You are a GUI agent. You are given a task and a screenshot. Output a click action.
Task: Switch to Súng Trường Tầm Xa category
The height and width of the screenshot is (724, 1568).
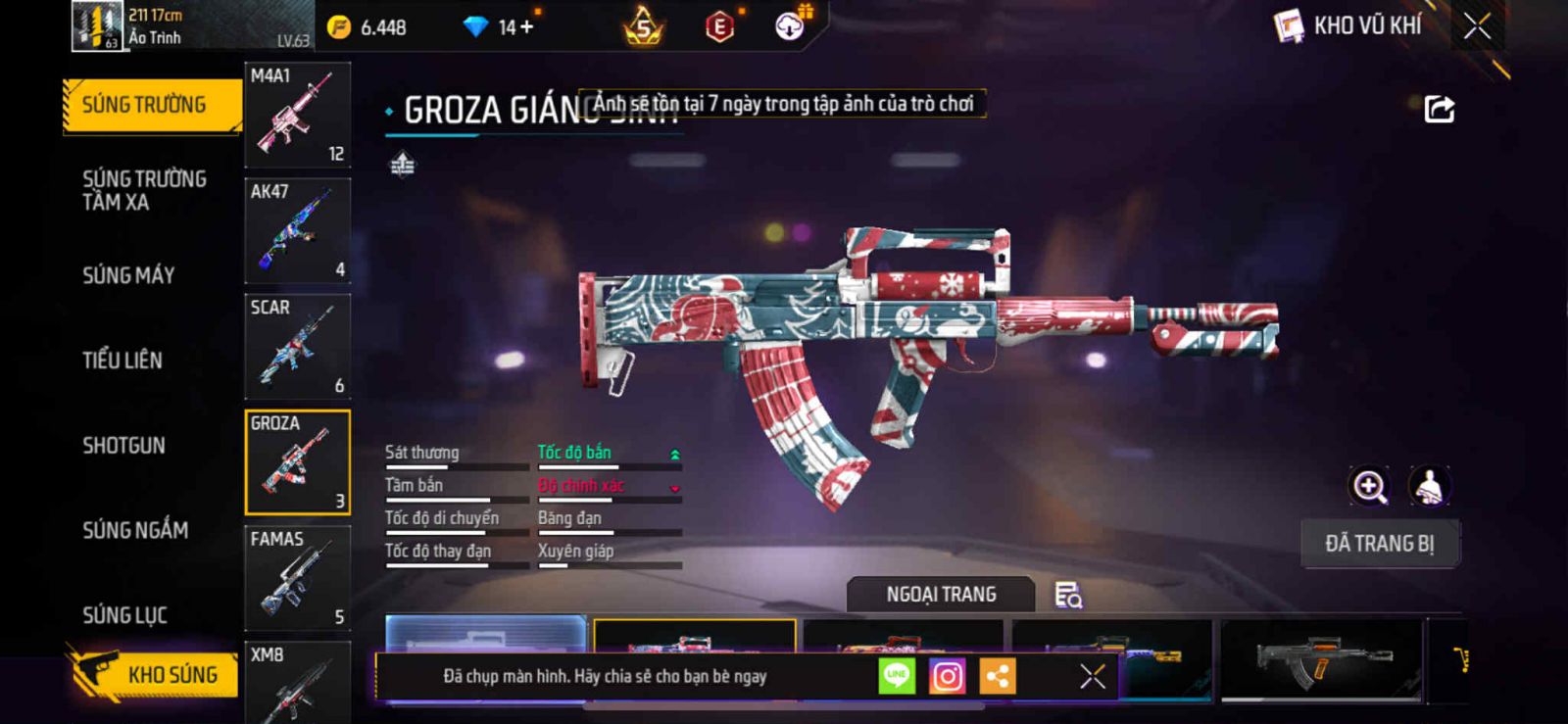pos(144,190)
